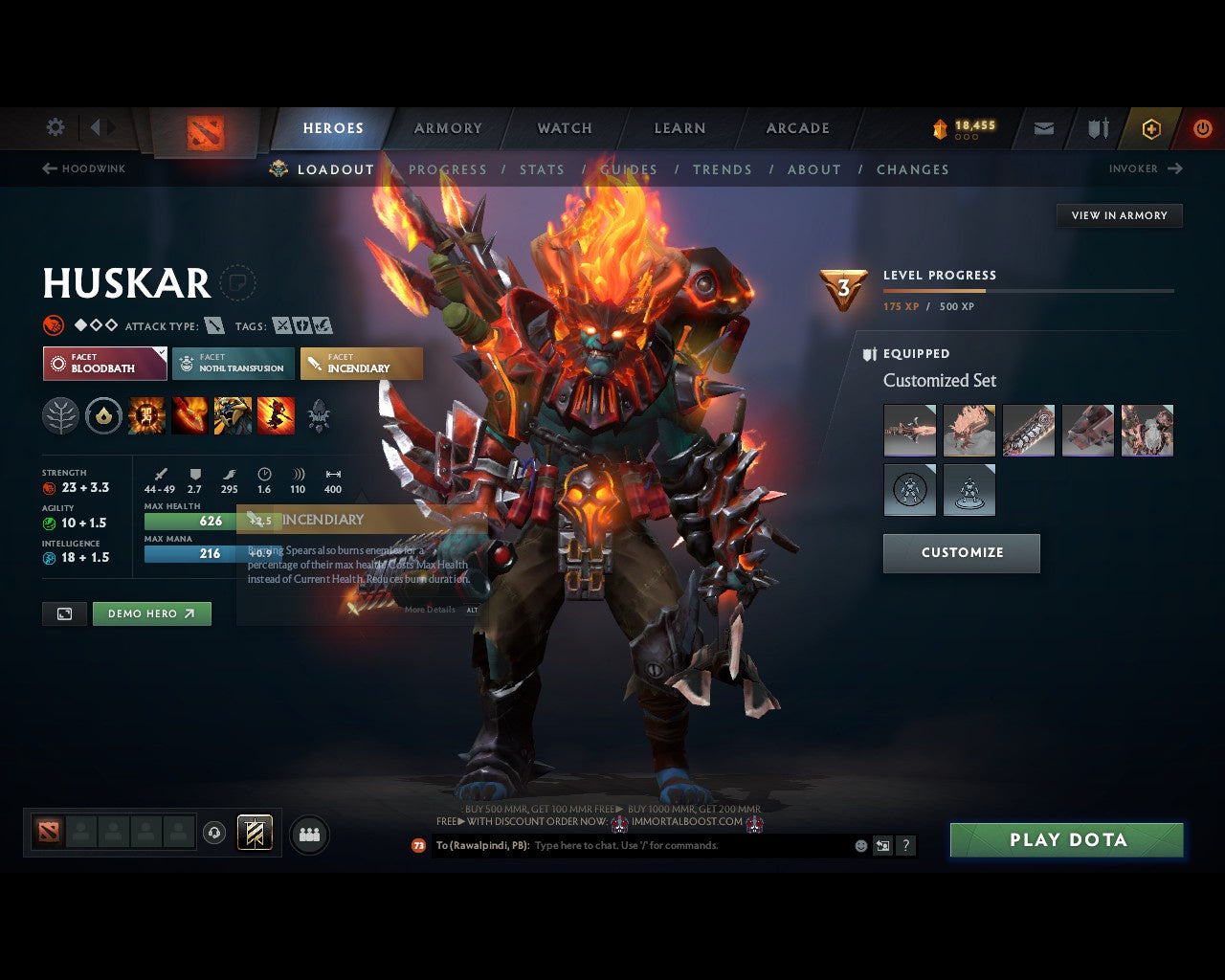
Task: Expand More Details in the Incendiary tooltip
Action: click(x=428, y=610)
